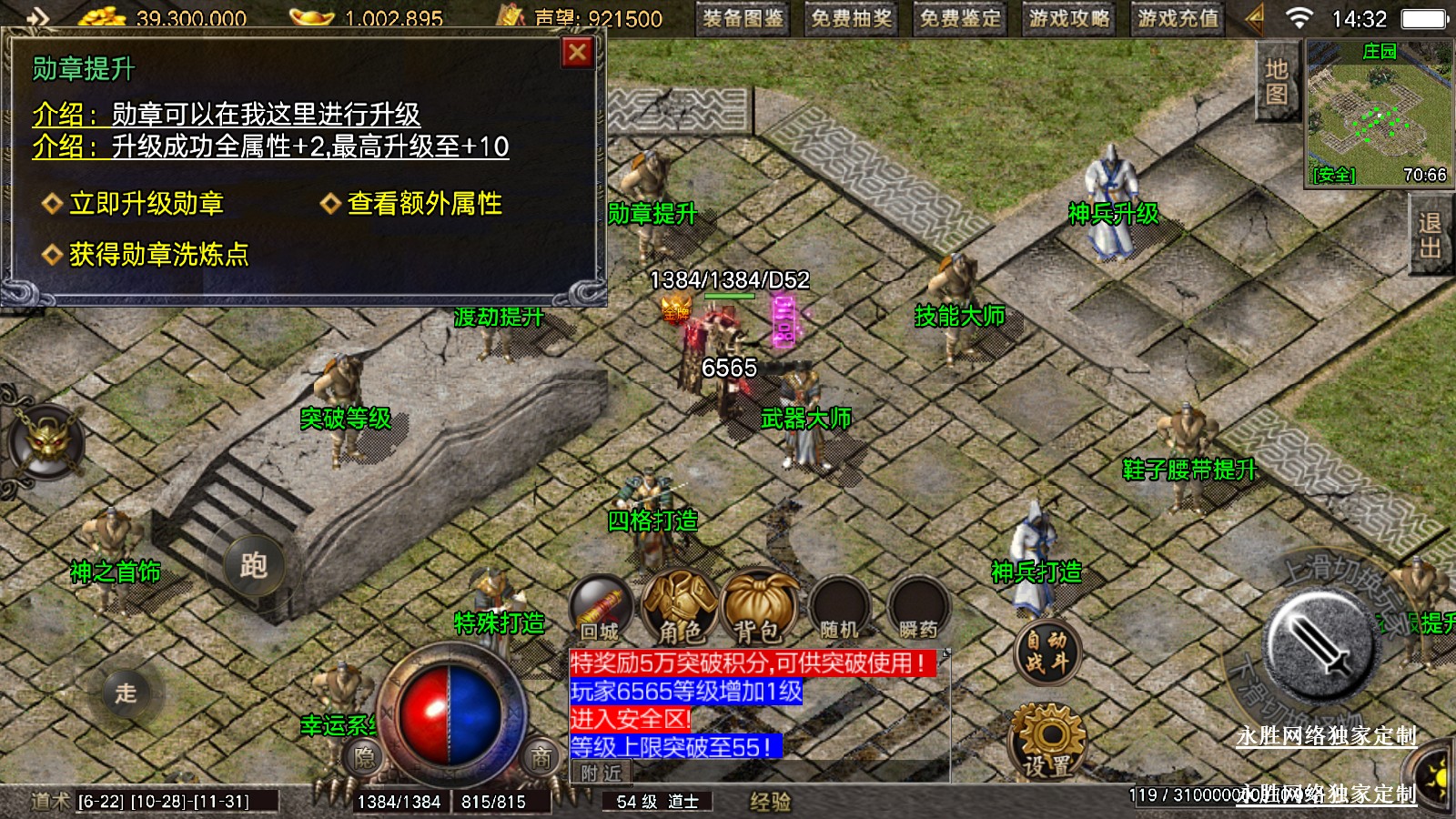Close the 勋章提升 dialog

tap(577, 53)
